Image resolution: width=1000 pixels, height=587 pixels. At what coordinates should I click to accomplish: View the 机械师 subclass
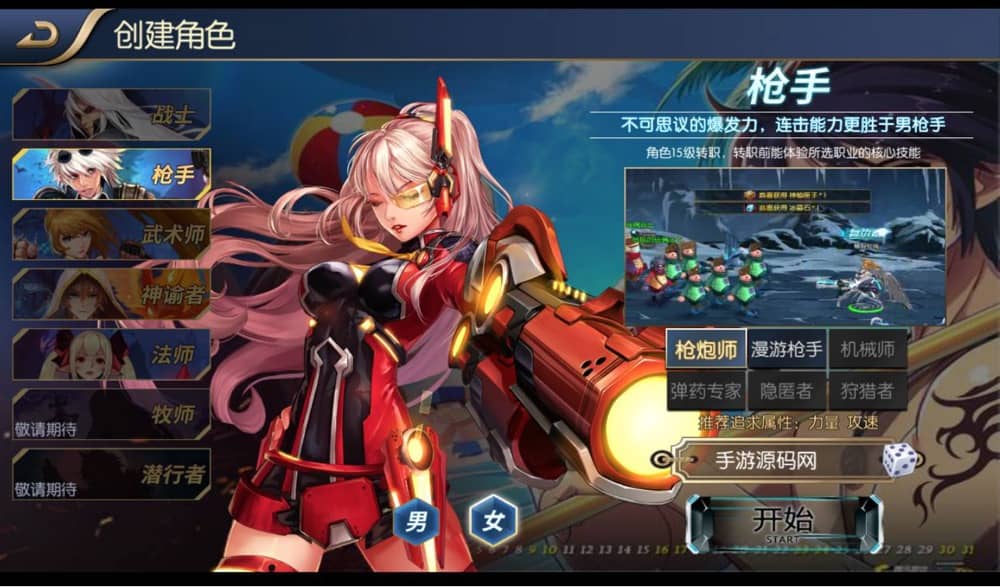point(867,349)
